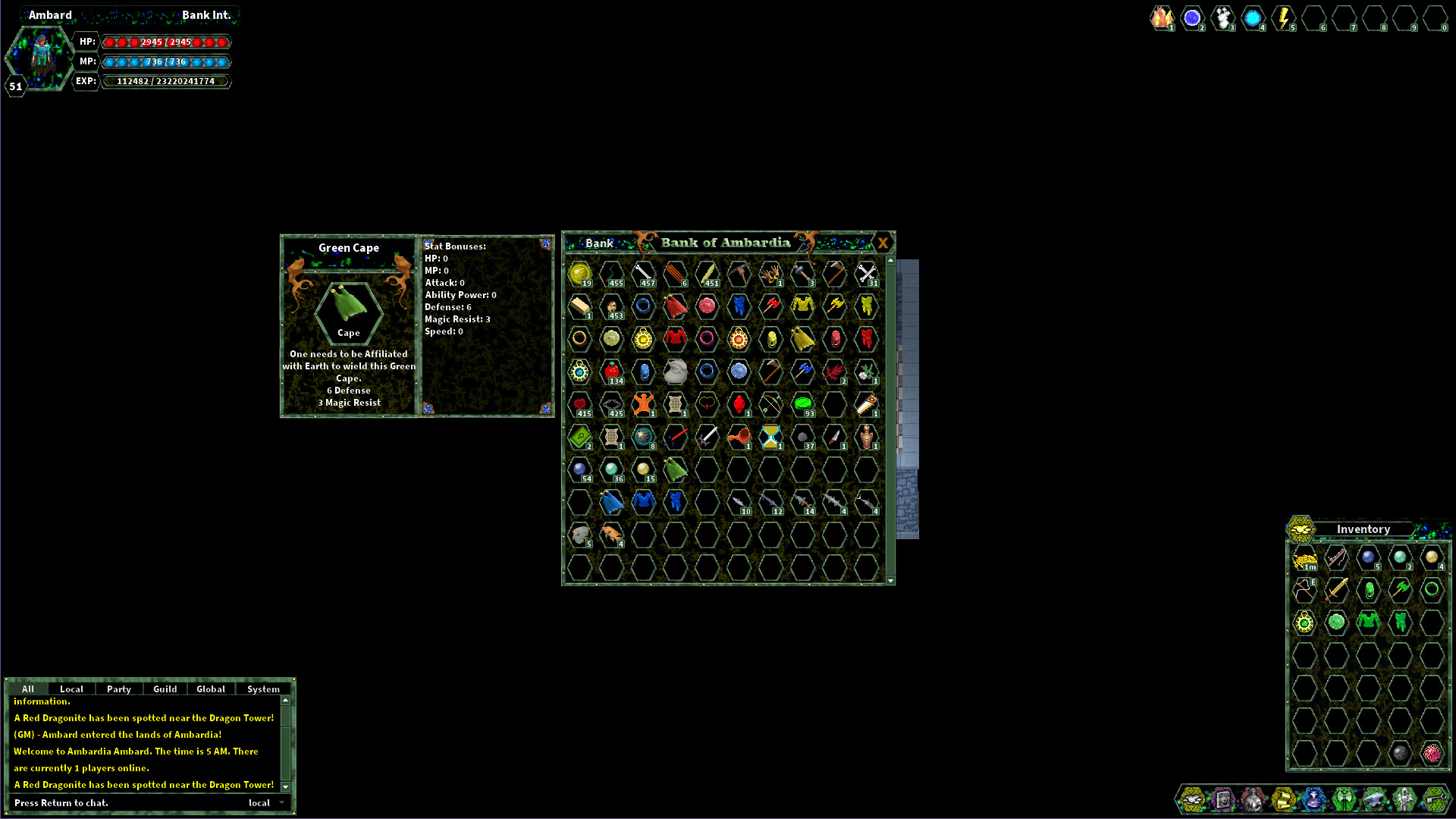
Task: Select the green battle axe icon in bottom toolbar
Action: (1345, 799)
